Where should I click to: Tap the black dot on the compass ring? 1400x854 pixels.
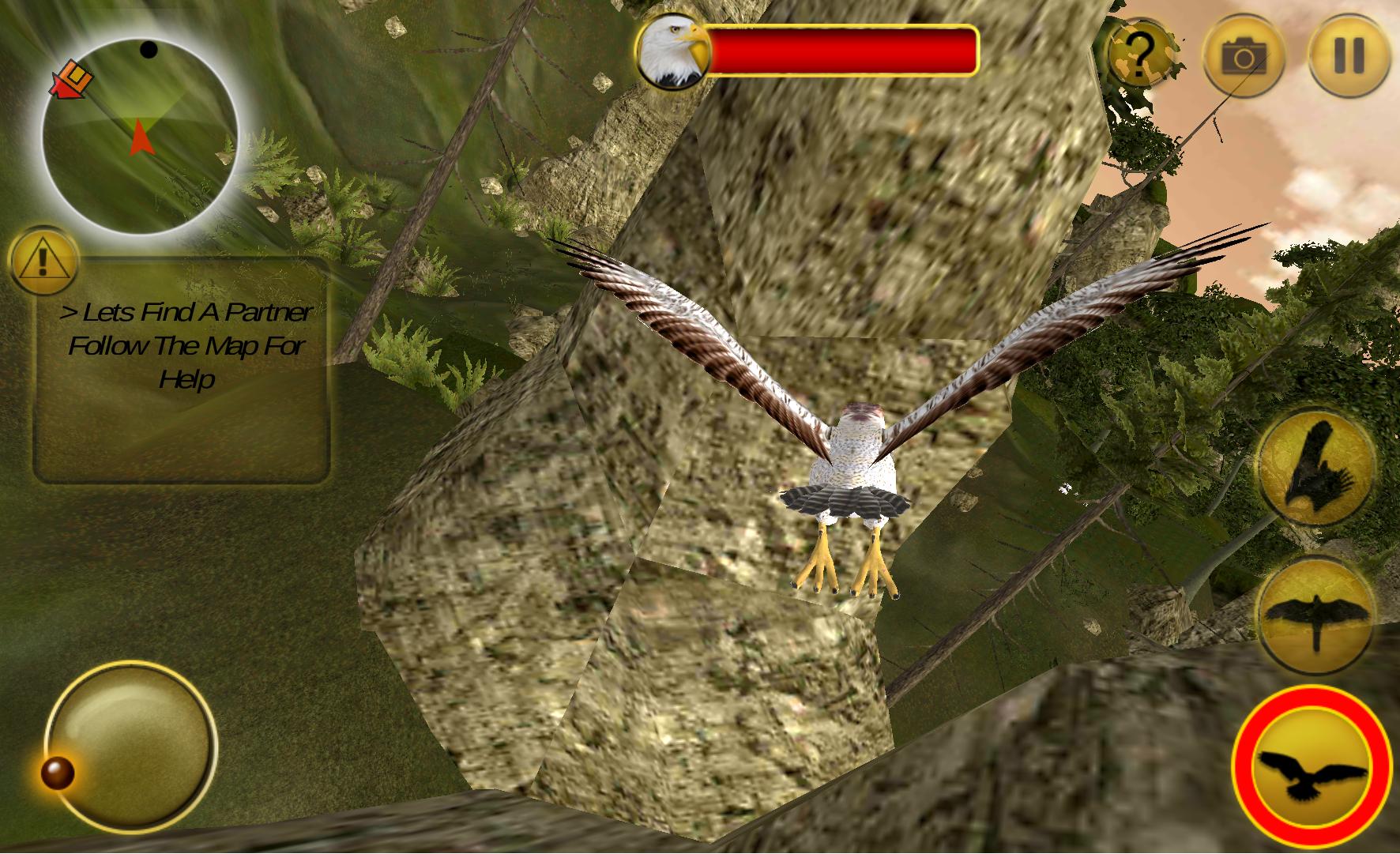[147, 50]
